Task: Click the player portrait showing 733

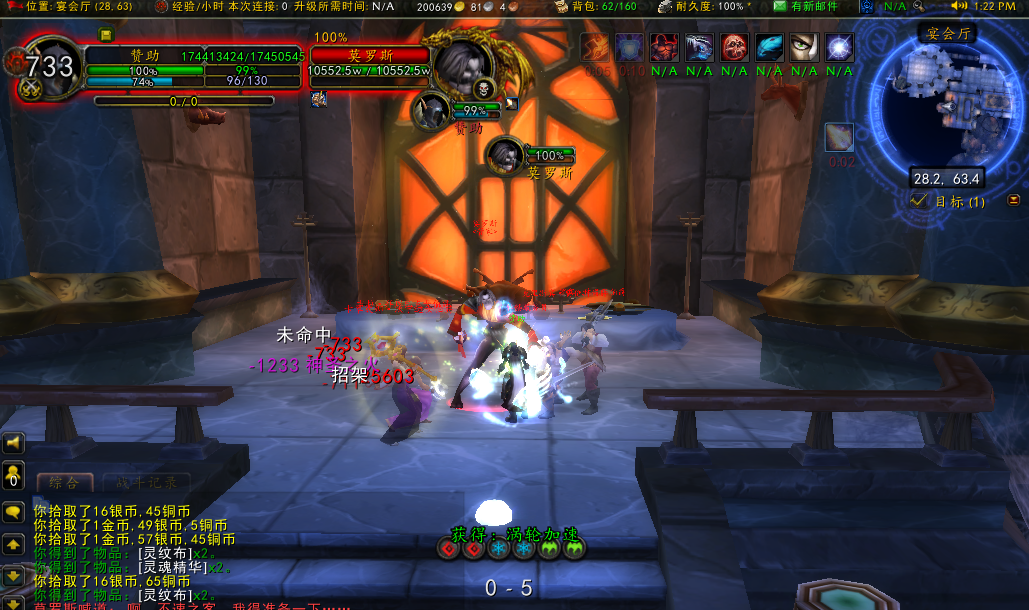Action: click(x=50, y=67)
